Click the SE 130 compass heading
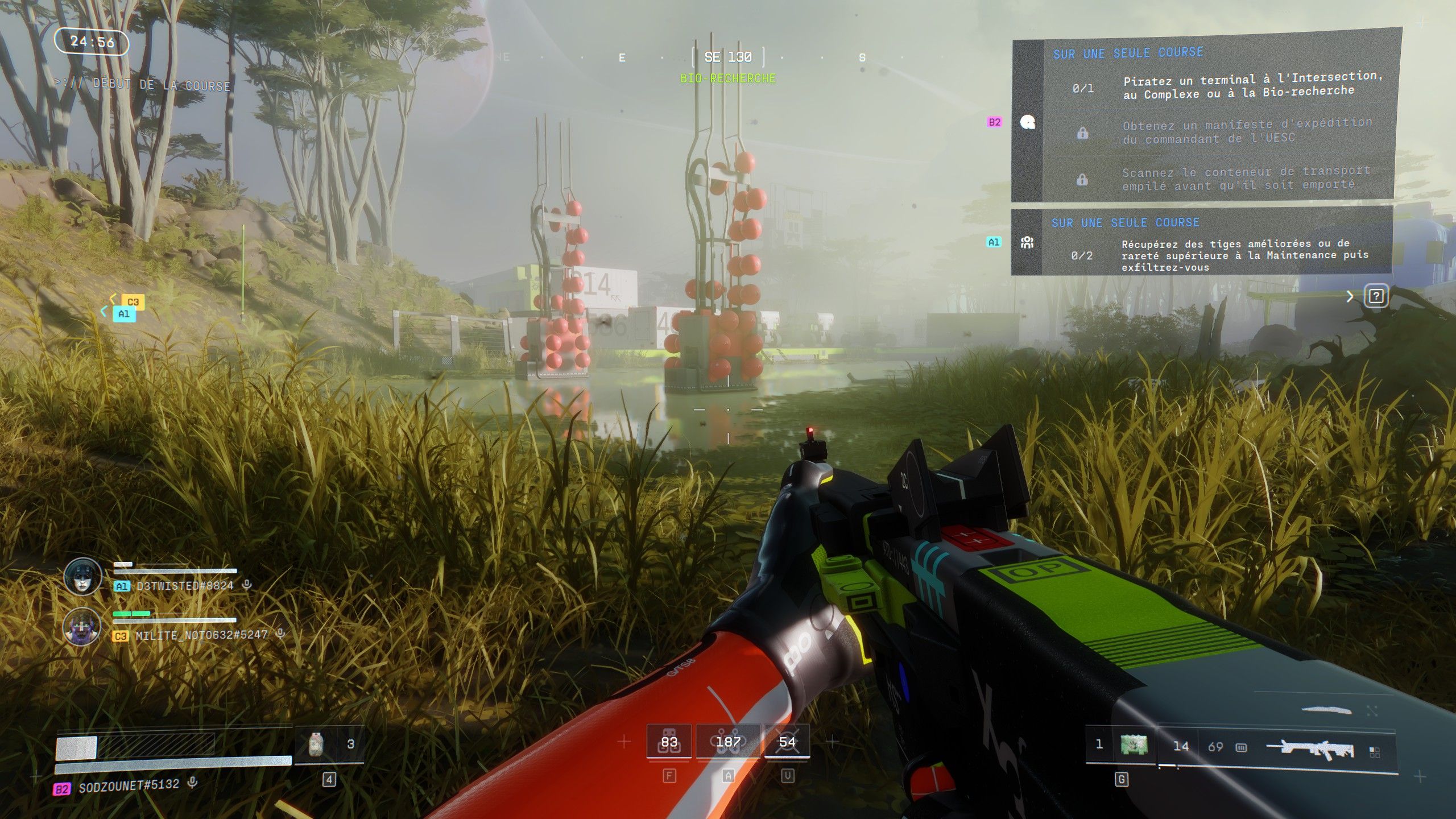1456x819 pixels. pyautogui.click(x=728, y=57)
